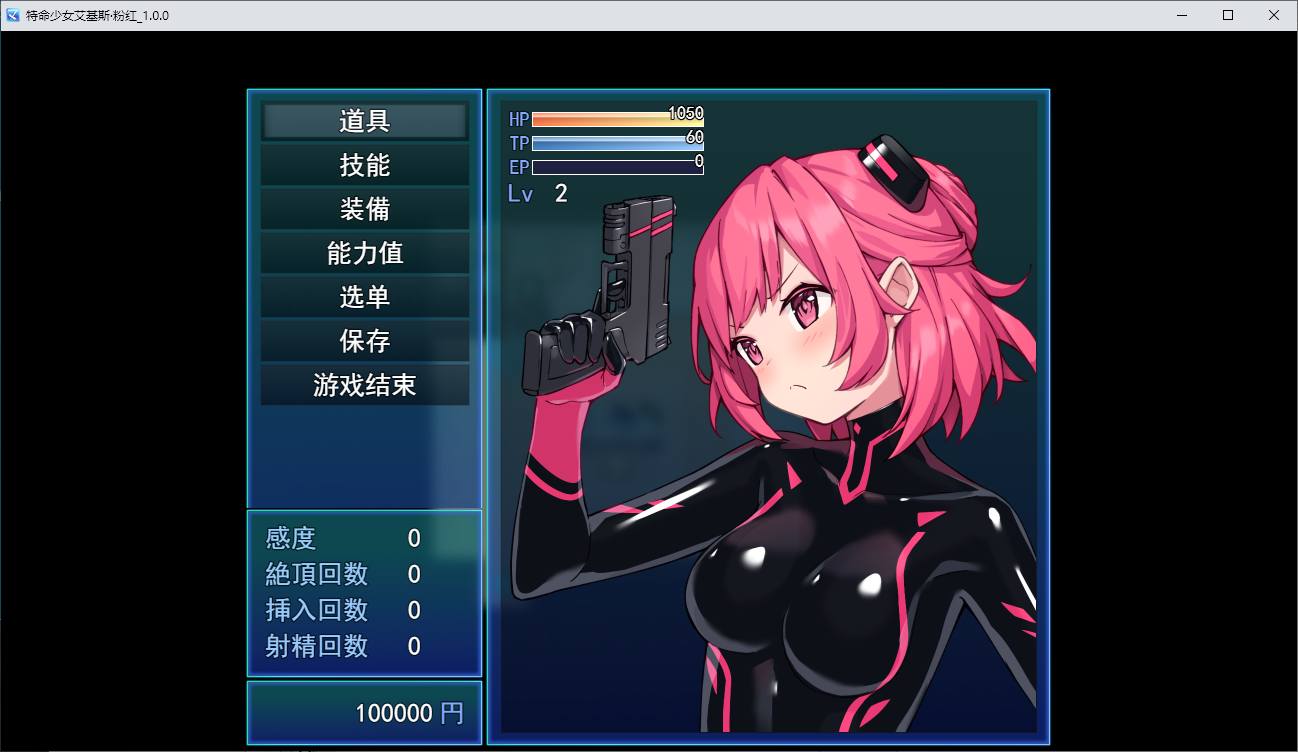Select 游戏结束 to end the game
Viewport: 1298px width, 752px height.
pos(365,386)
